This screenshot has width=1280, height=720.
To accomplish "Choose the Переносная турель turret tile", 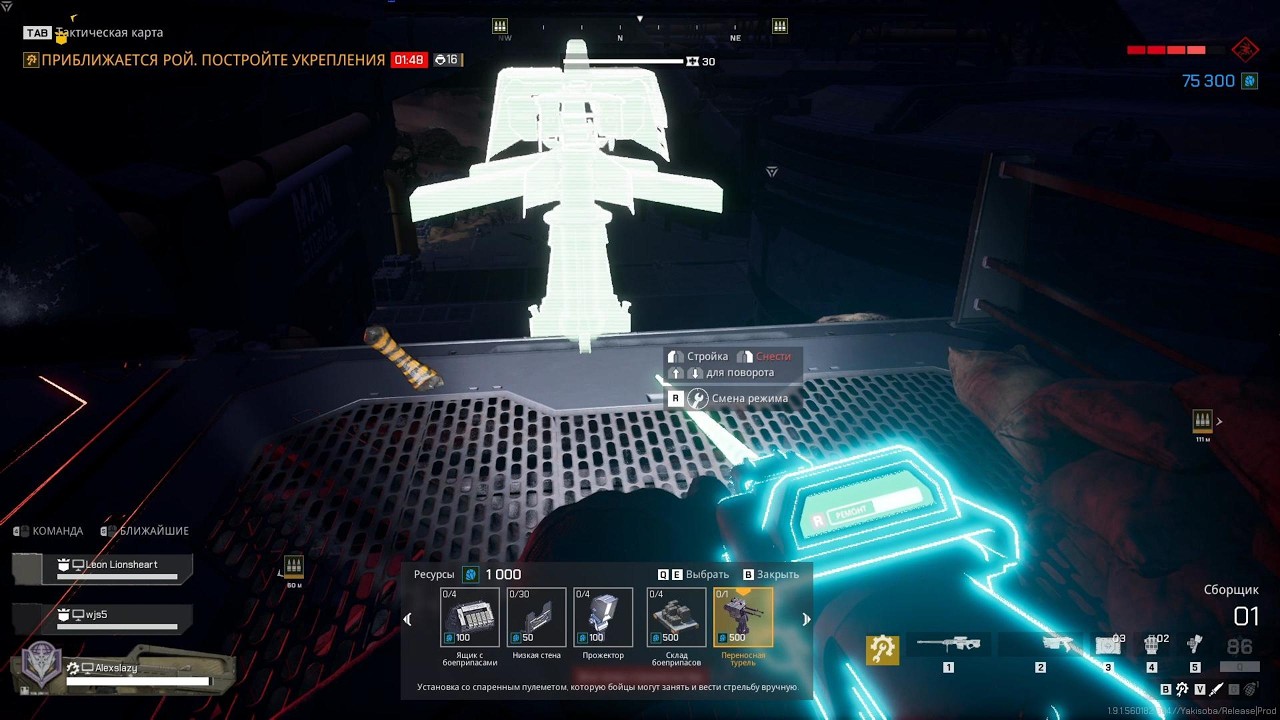I will click(x=743, y=617).
